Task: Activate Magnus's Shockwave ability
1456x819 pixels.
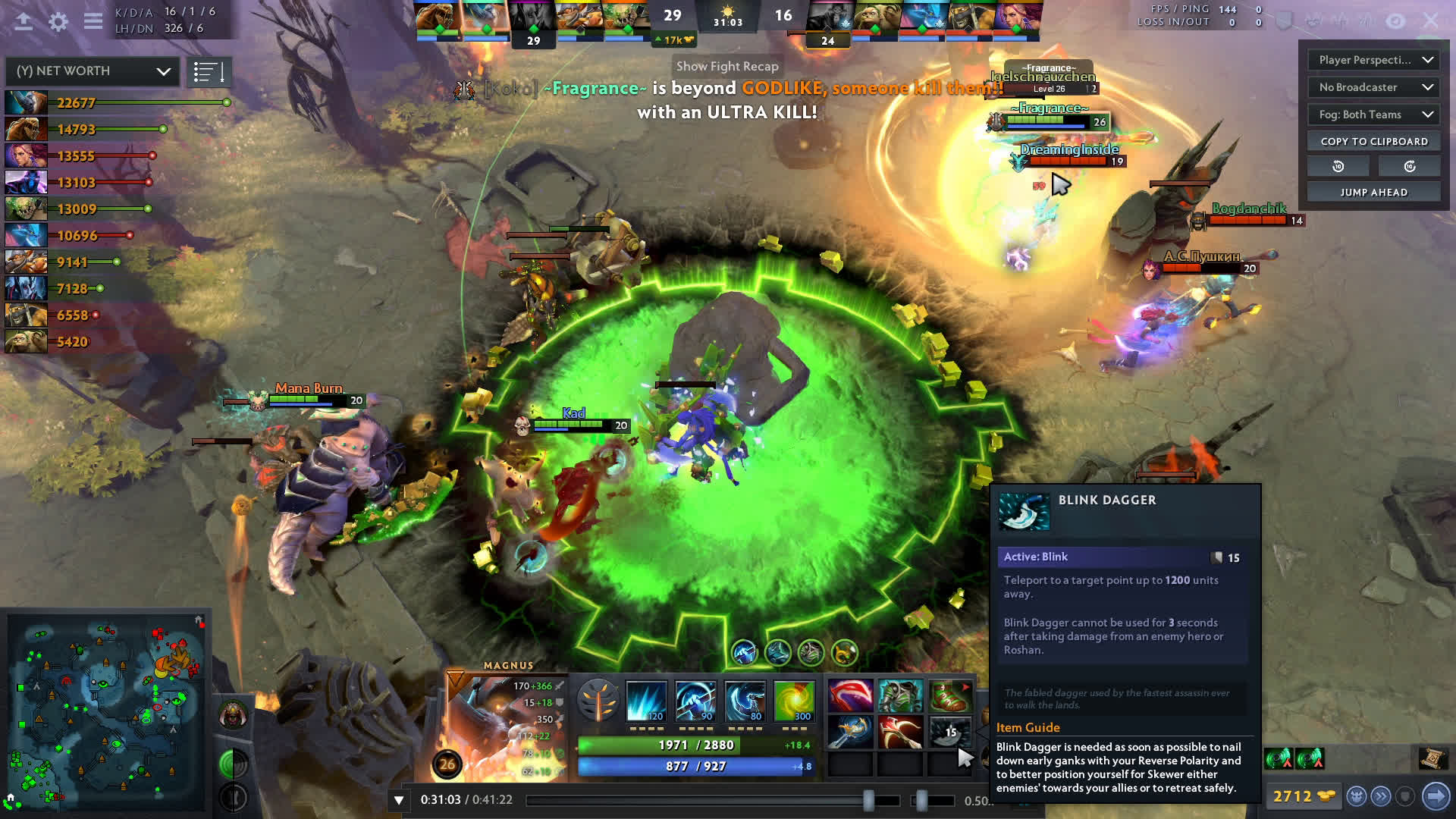Action: coord(646,701)
